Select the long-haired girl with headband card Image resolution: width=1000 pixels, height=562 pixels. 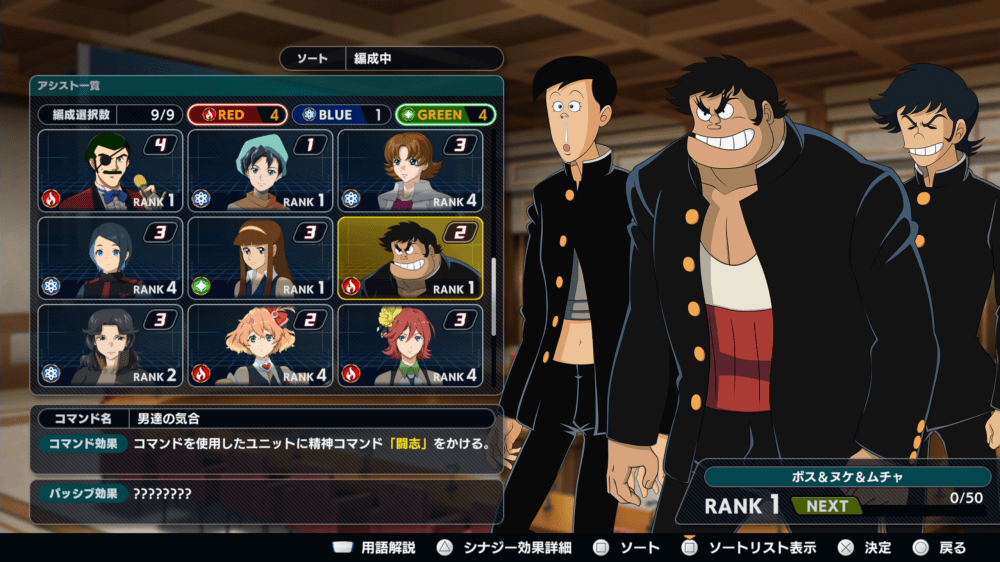coord(260,258)
